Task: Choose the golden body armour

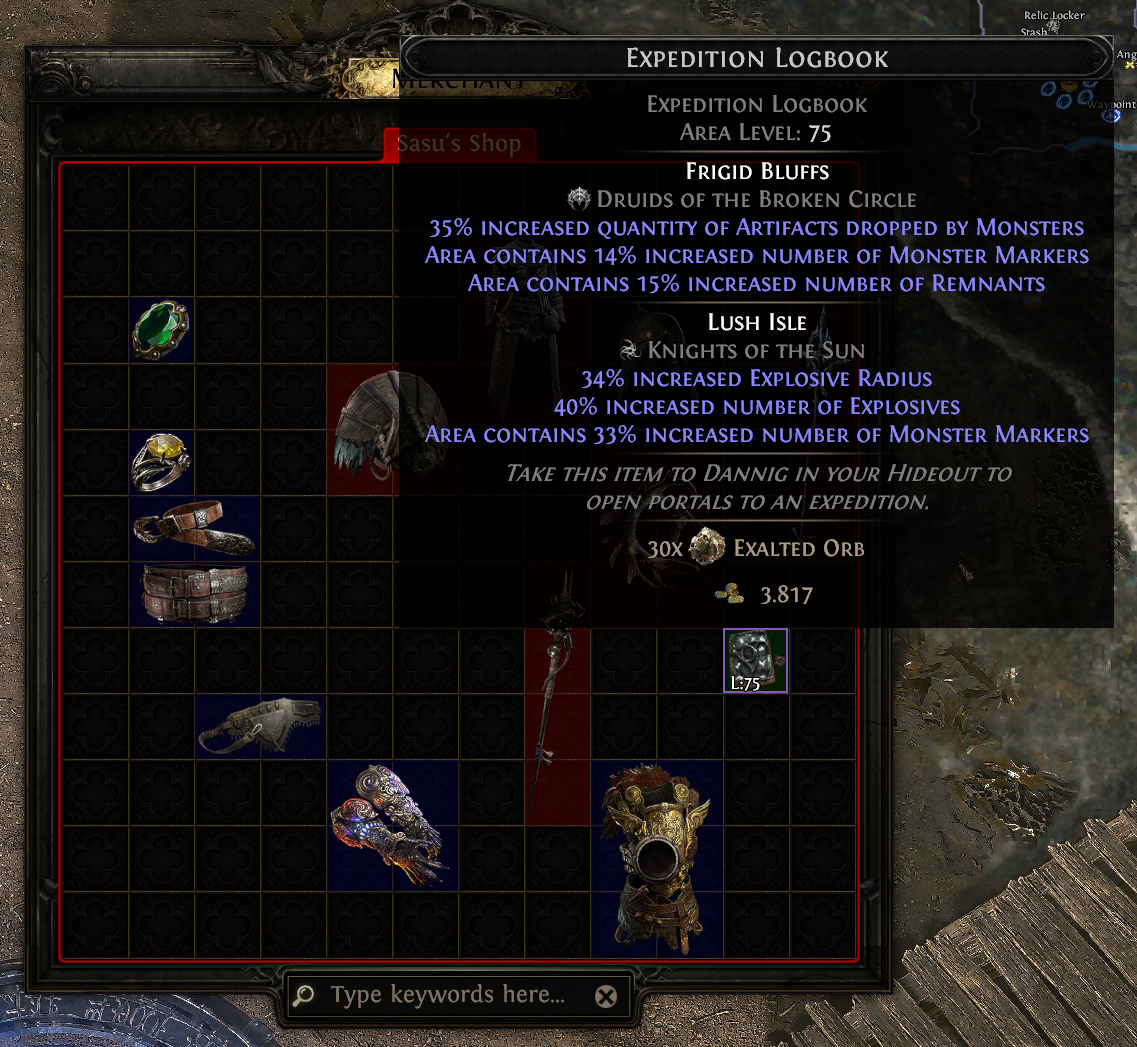Action: point(656,858)
